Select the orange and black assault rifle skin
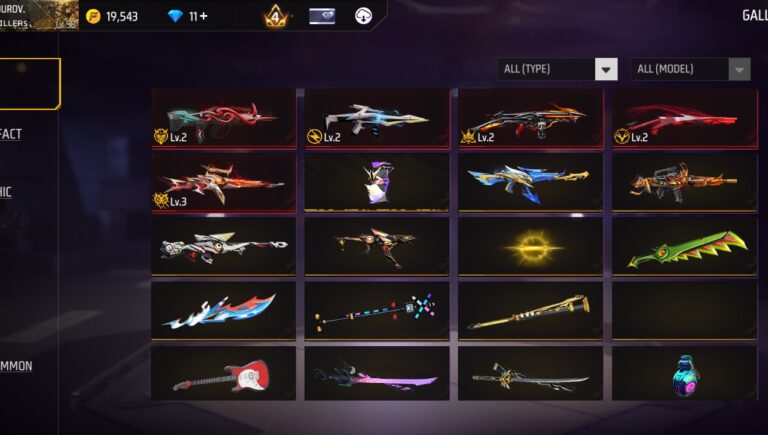Viewport: 768px width, 435px height. tap(684, 181)
